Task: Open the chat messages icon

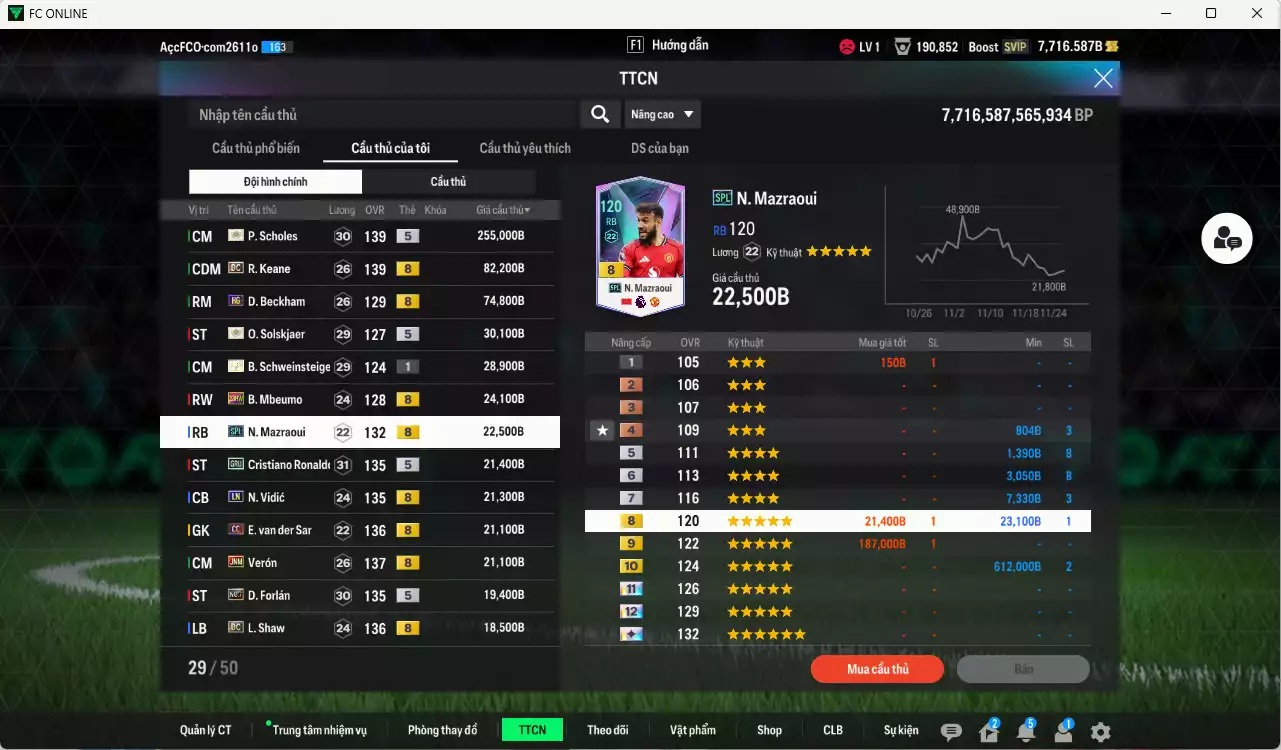Action: click(950, 731)
